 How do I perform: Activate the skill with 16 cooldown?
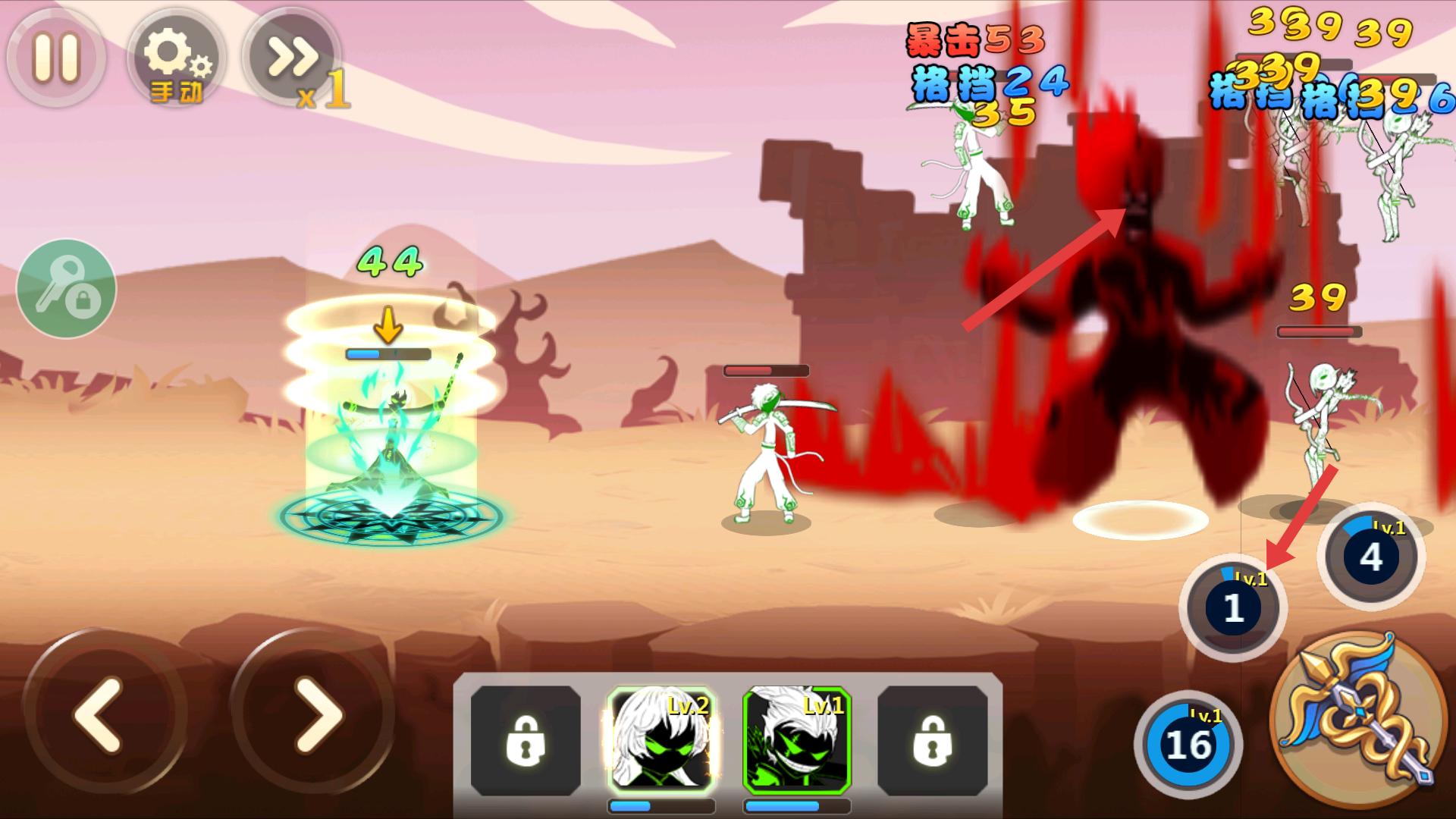(1188, 745)
